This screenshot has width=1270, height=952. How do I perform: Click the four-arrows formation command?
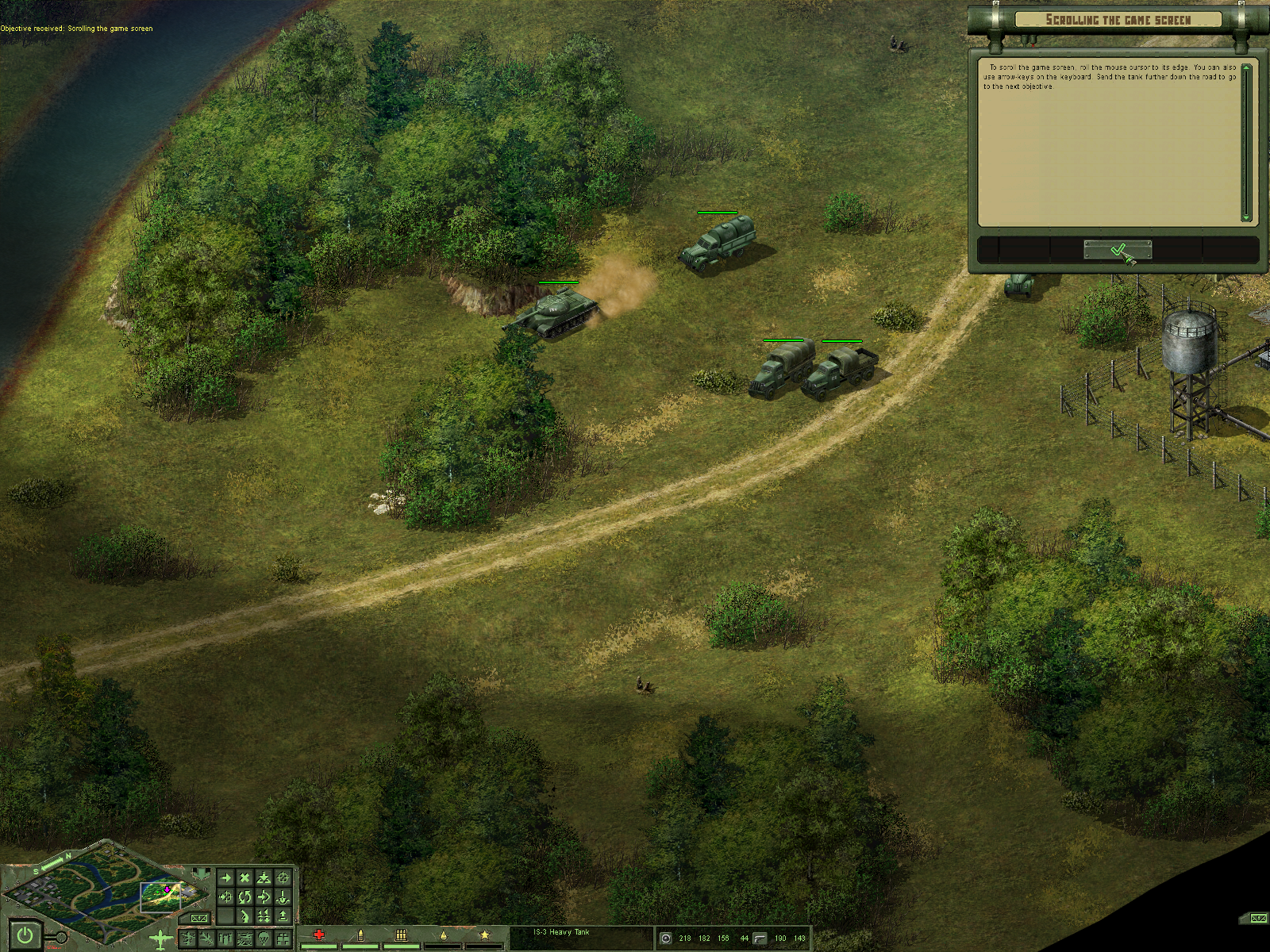(x=264, y=917)
